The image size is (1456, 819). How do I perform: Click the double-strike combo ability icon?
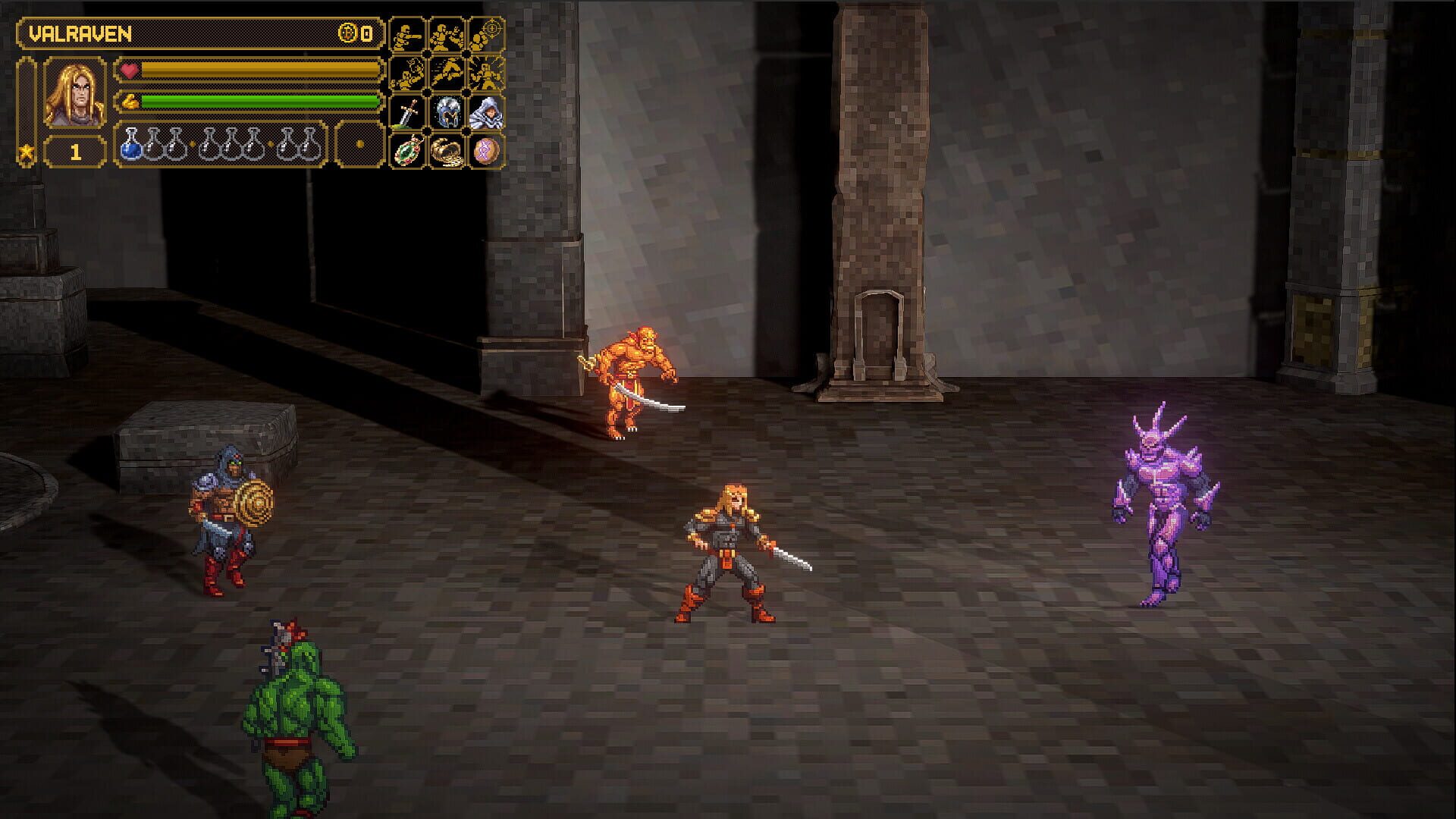point(447,36)
